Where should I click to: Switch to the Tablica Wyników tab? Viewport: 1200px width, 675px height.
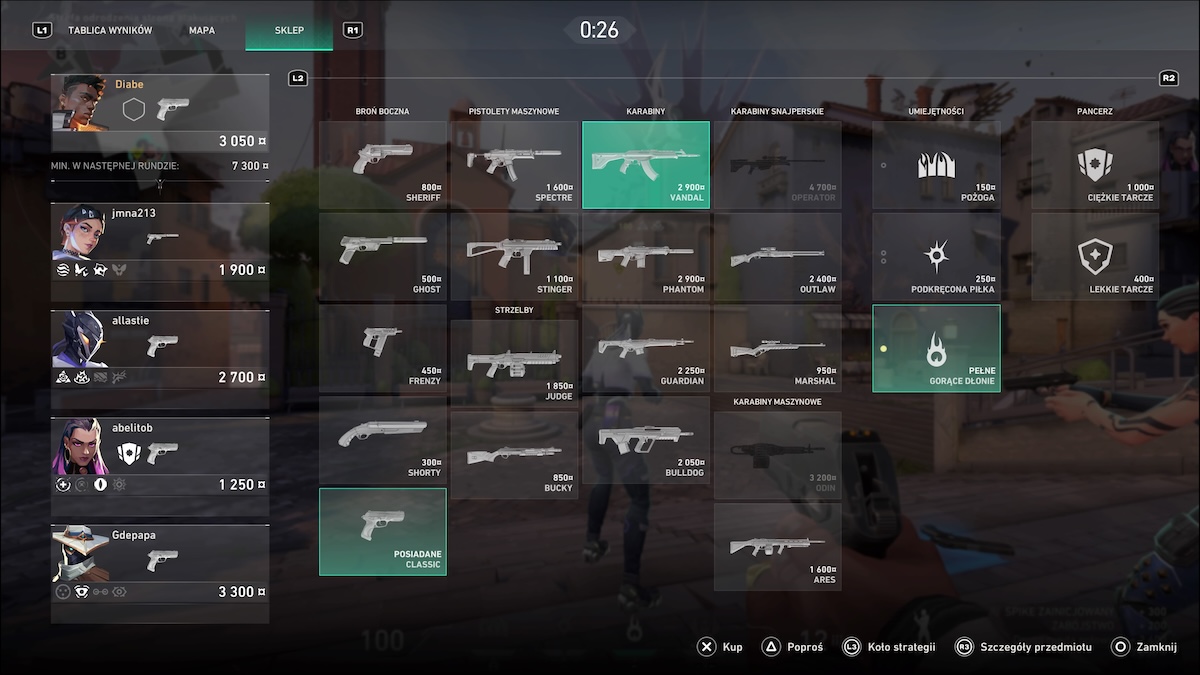109,30
